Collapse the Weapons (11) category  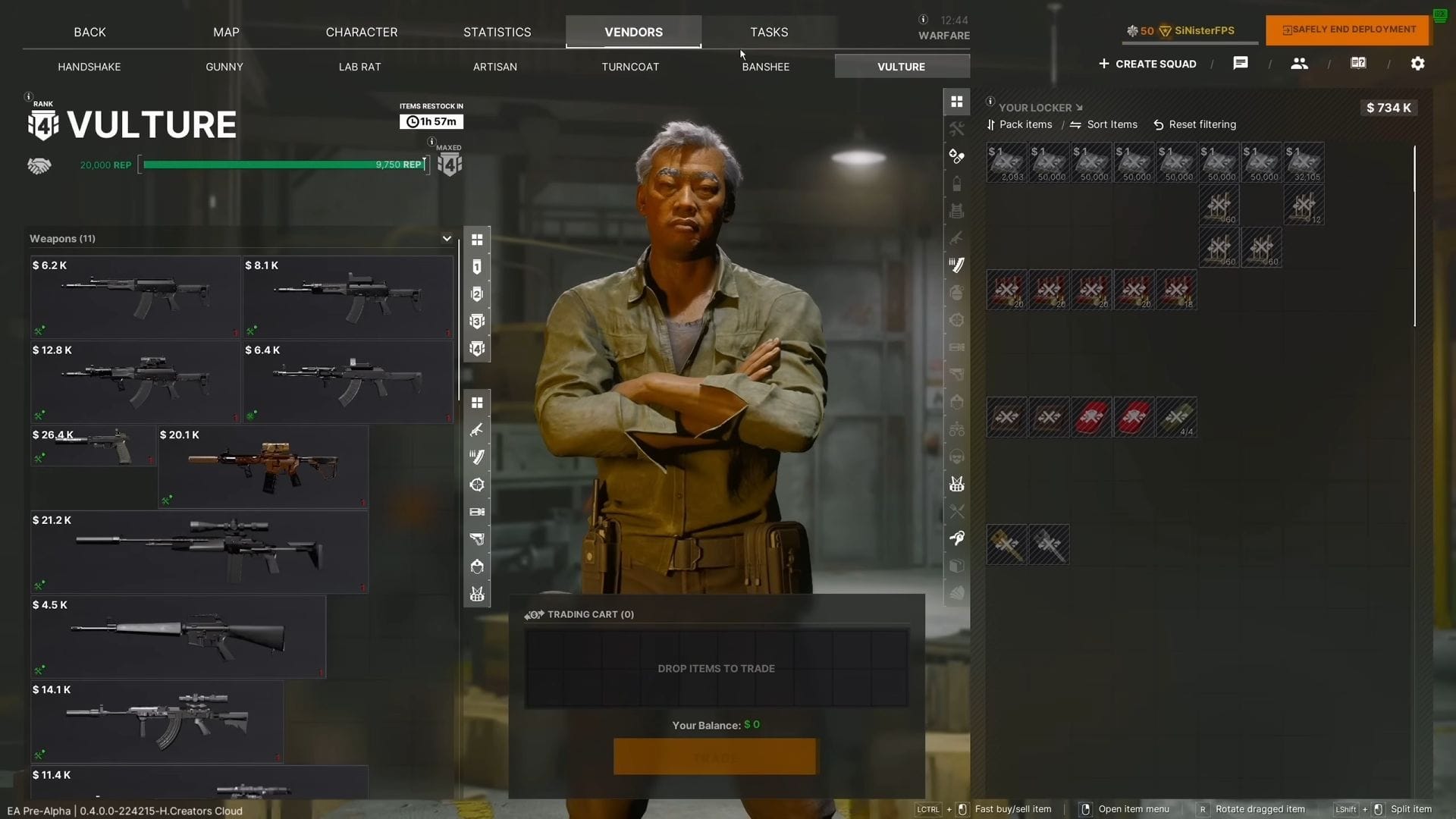click(447, 238)
